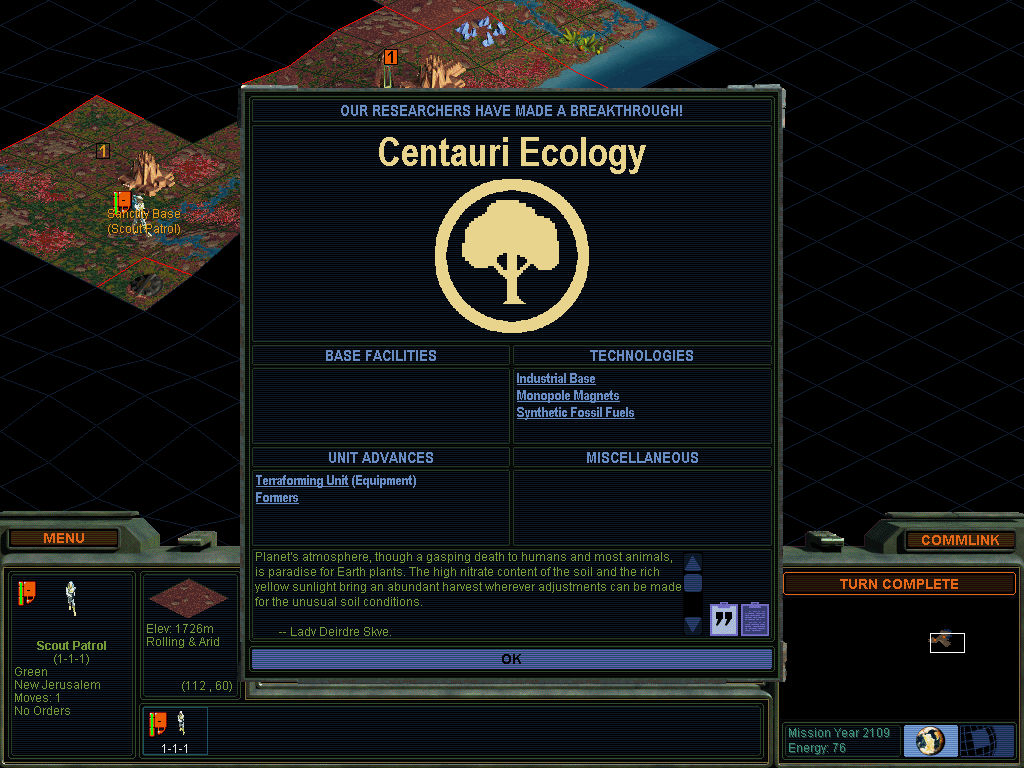Open the Industrial Base technology link

(x=555, y=379)
